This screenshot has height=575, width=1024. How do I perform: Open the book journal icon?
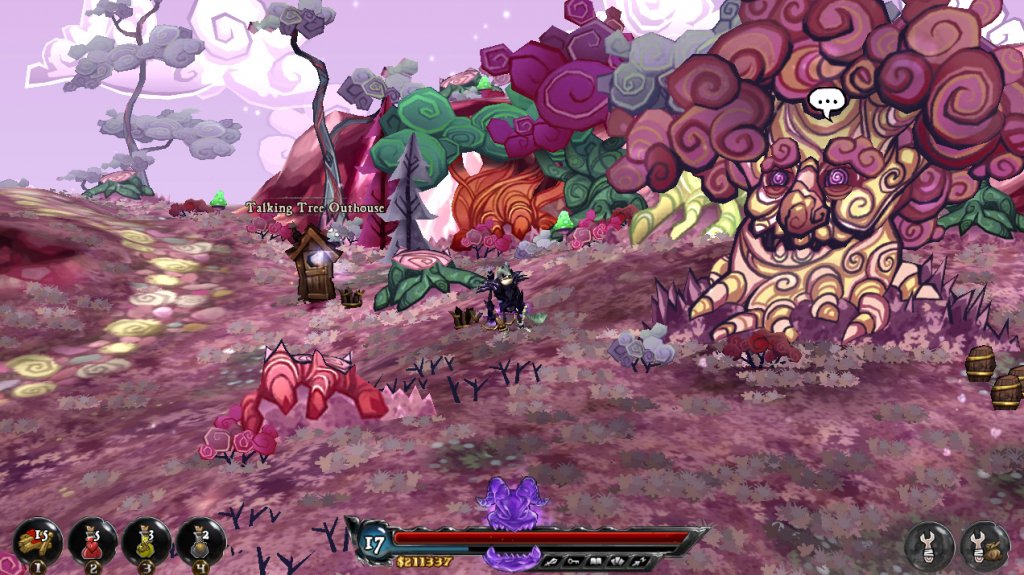click(x=596, y=561)
